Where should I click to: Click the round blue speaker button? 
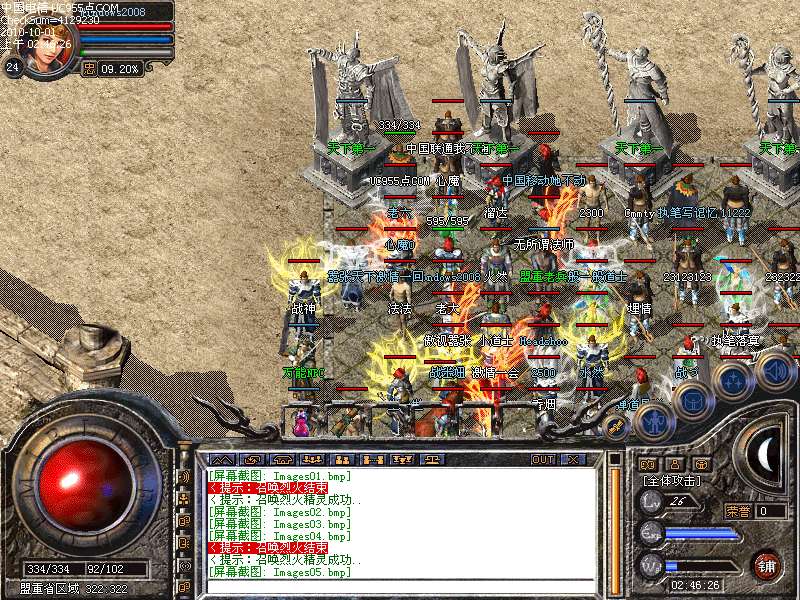pos(775,372)
